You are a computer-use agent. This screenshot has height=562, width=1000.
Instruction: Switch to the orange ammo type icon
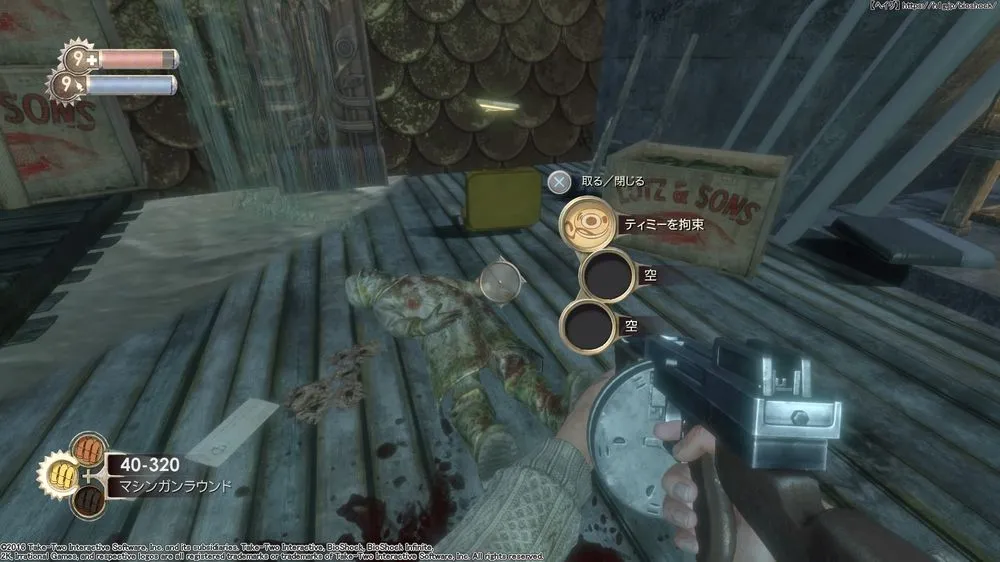click(89, 448)
